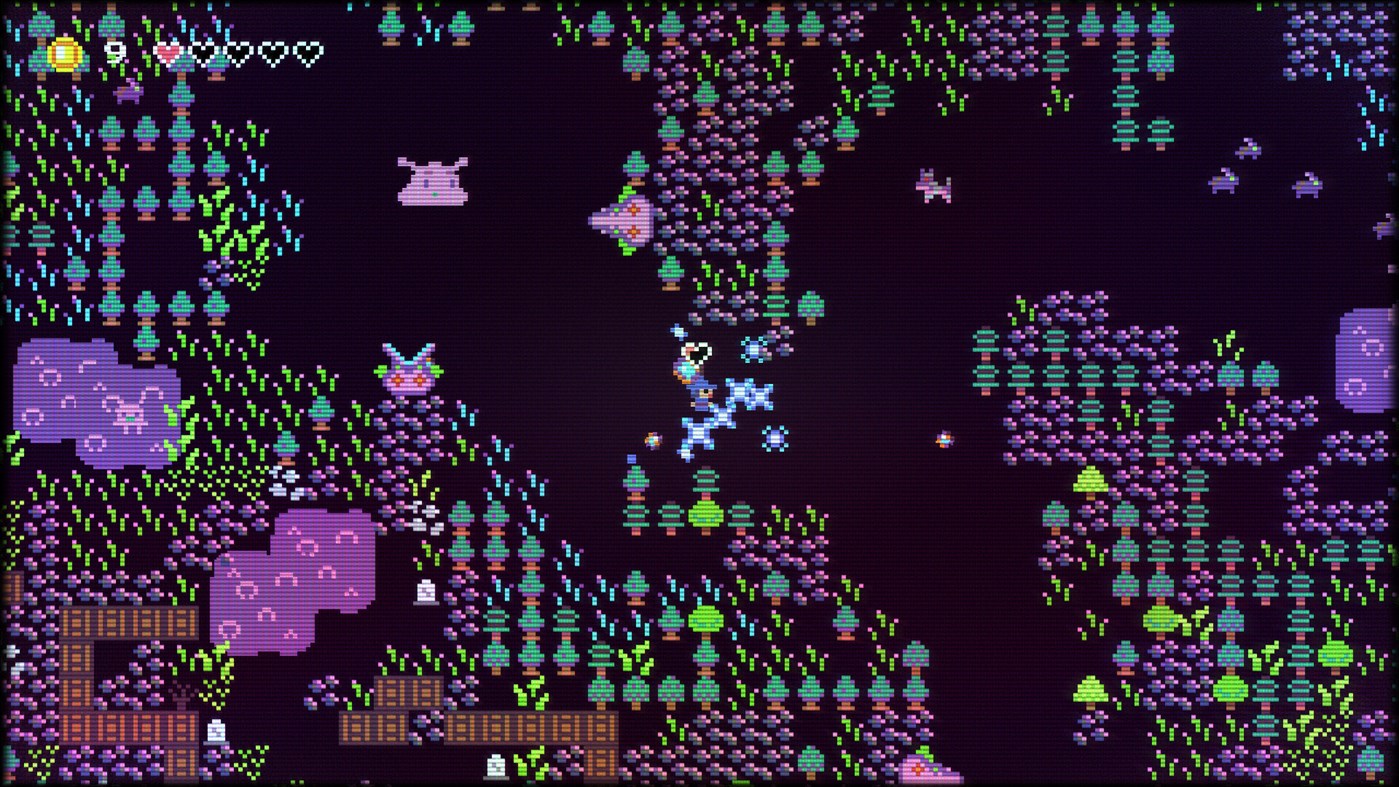Click the last empty heart in the health bar
Screen dimensions: 1399x787
[x=307, y=51]
